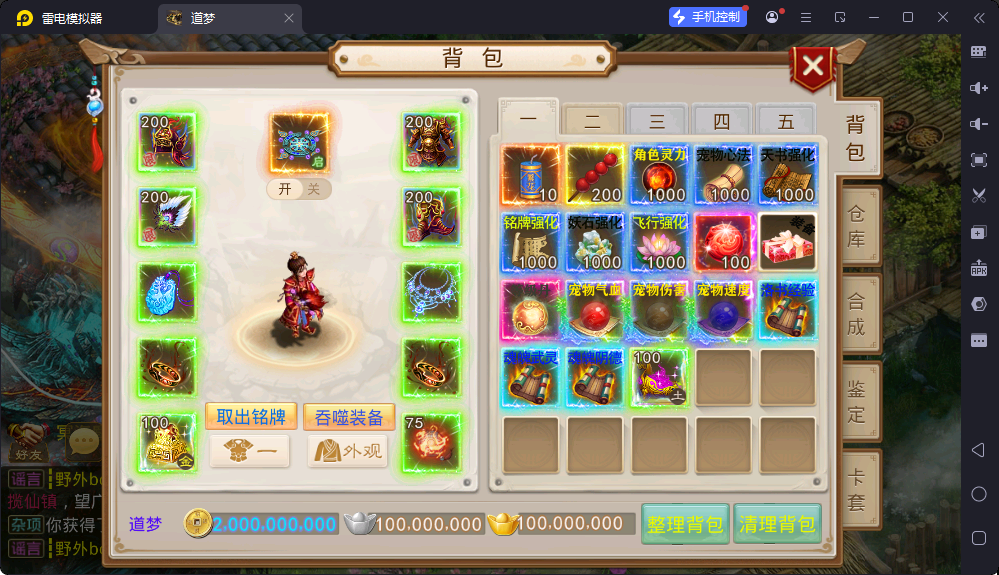999x575 pixels.
Task: Go to the 鉴定 appraisal tab
Action: (x=857, y=400)
